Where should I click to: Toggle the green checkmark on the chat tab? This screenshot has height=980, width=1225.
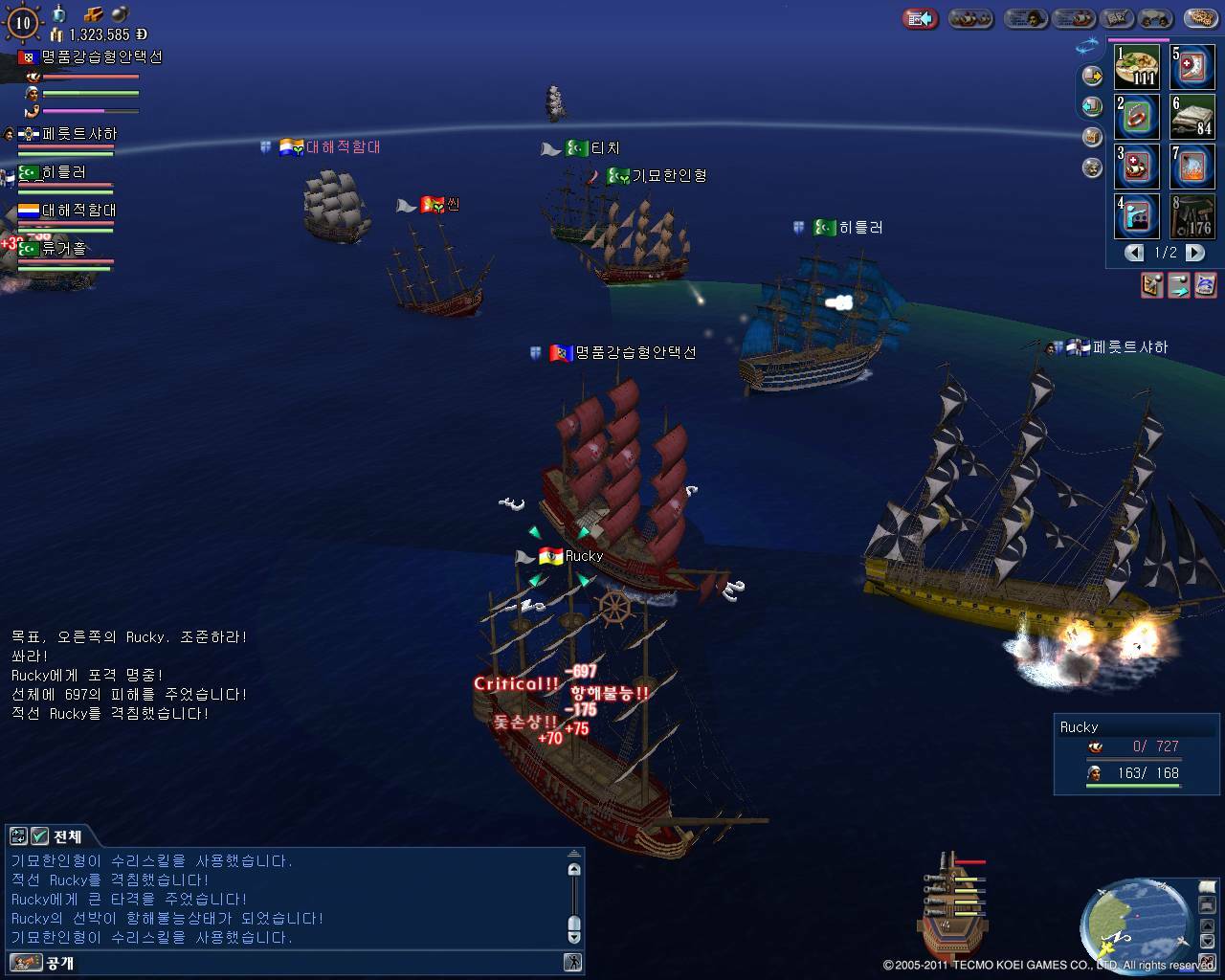click(40, 836)
